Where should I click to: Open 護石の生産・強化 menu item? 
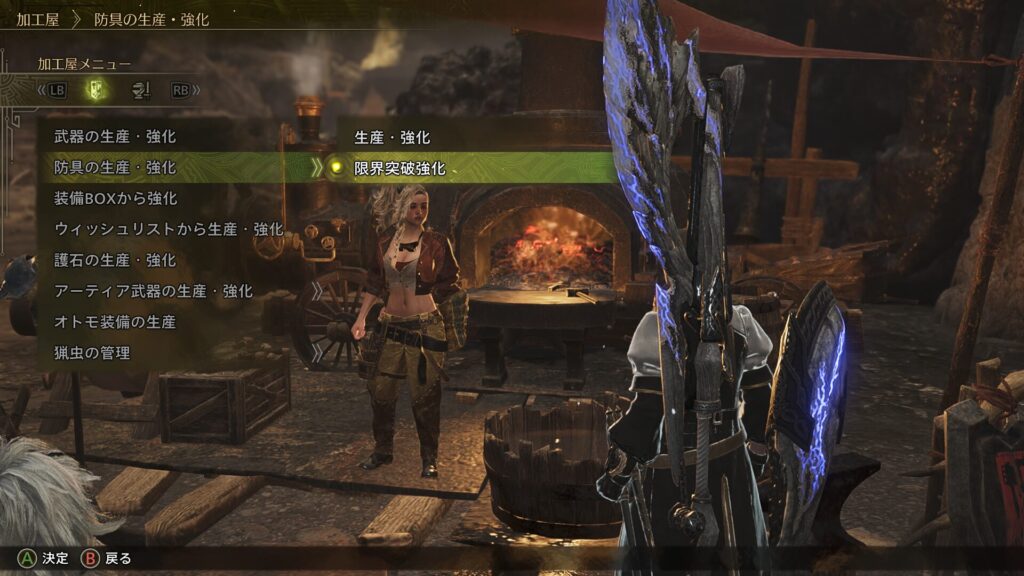point(115,260)
